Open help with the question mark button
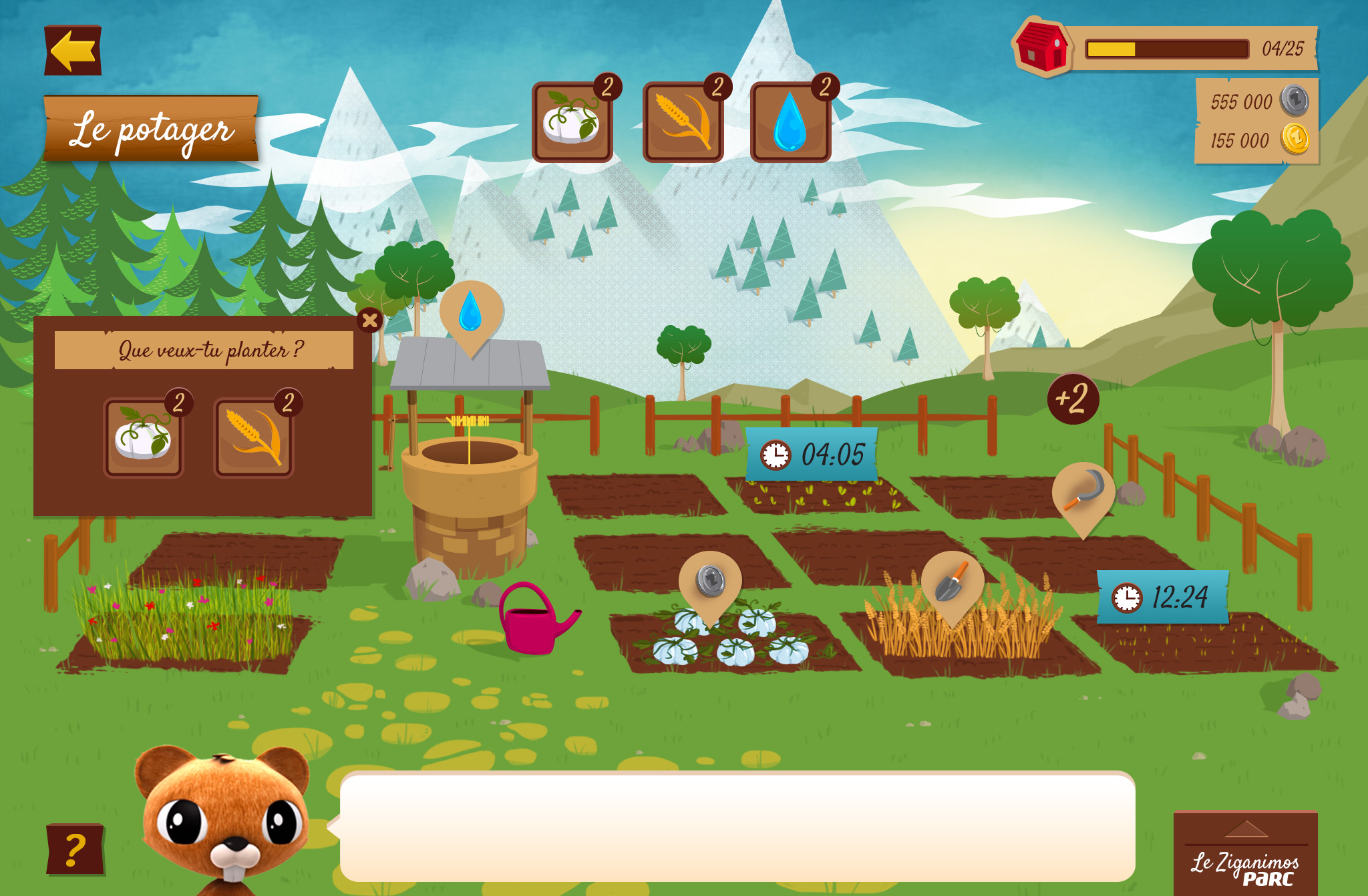This screenshot has width=1368, height=896. (x=75, y=849)
